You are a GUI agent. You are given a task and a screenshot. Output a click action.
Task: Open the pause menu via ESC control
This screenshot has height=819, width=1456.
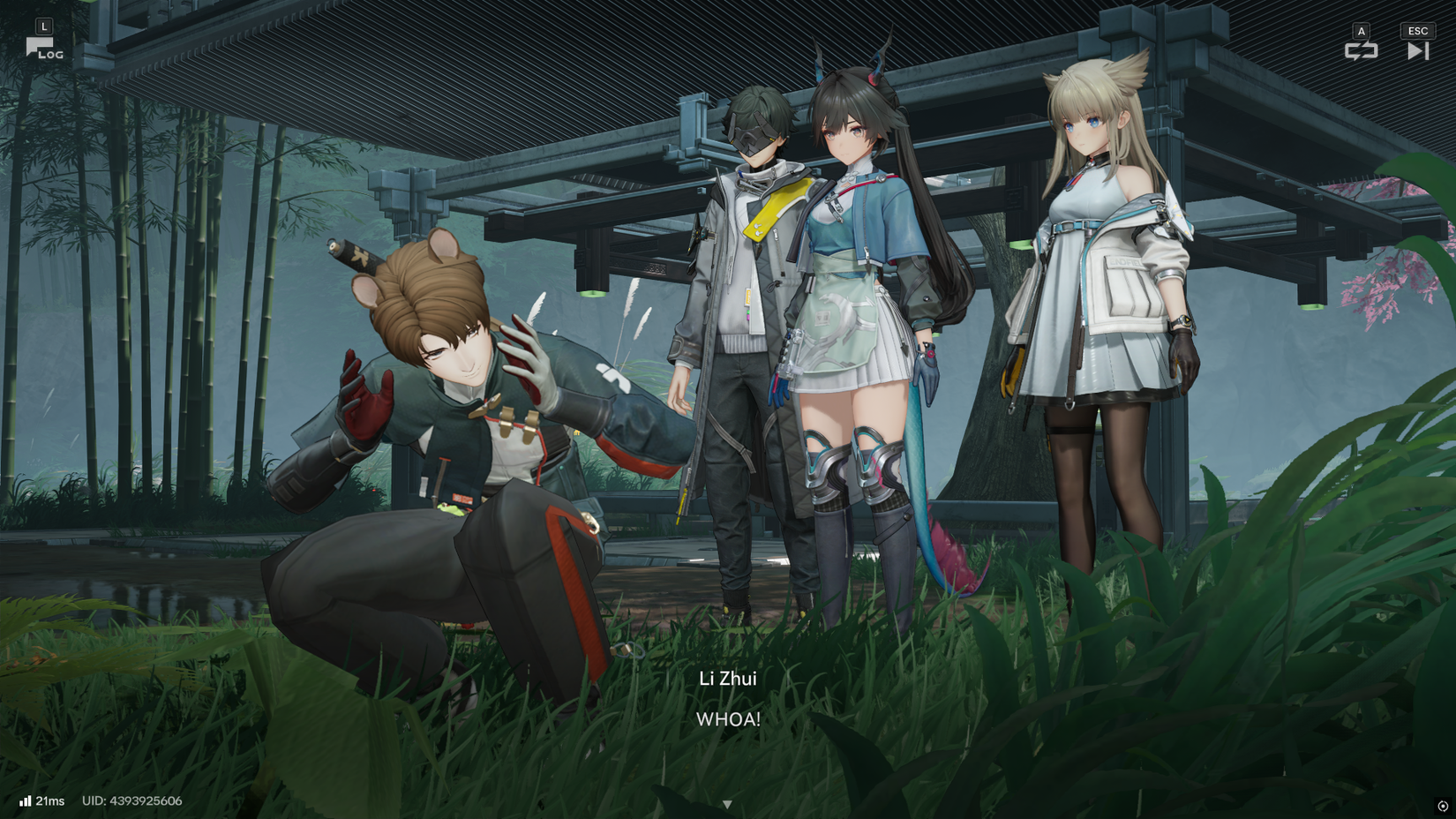1417,30
